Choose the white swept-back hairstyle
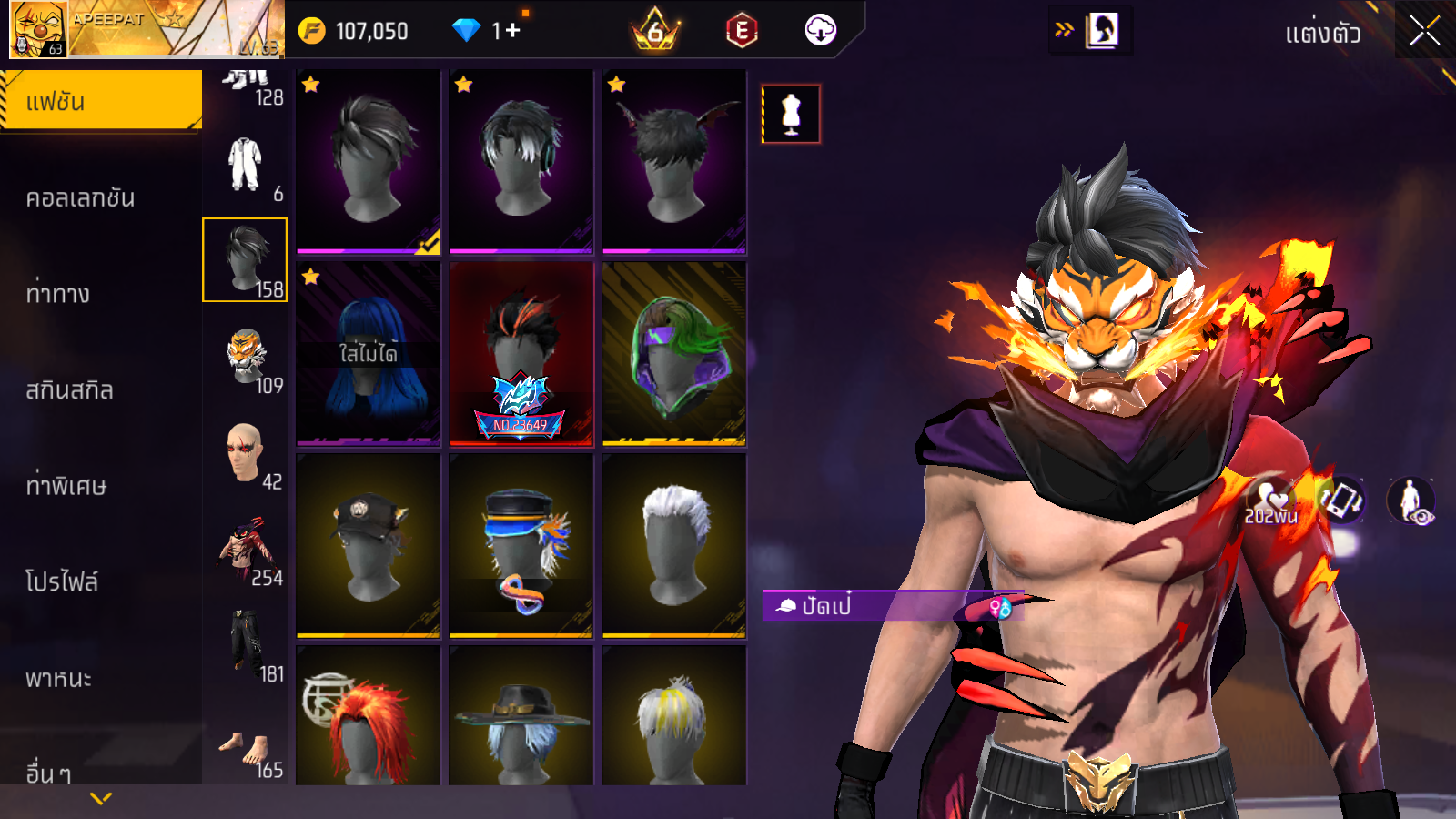Screen dimensions: 1456x819 point(673,545)
